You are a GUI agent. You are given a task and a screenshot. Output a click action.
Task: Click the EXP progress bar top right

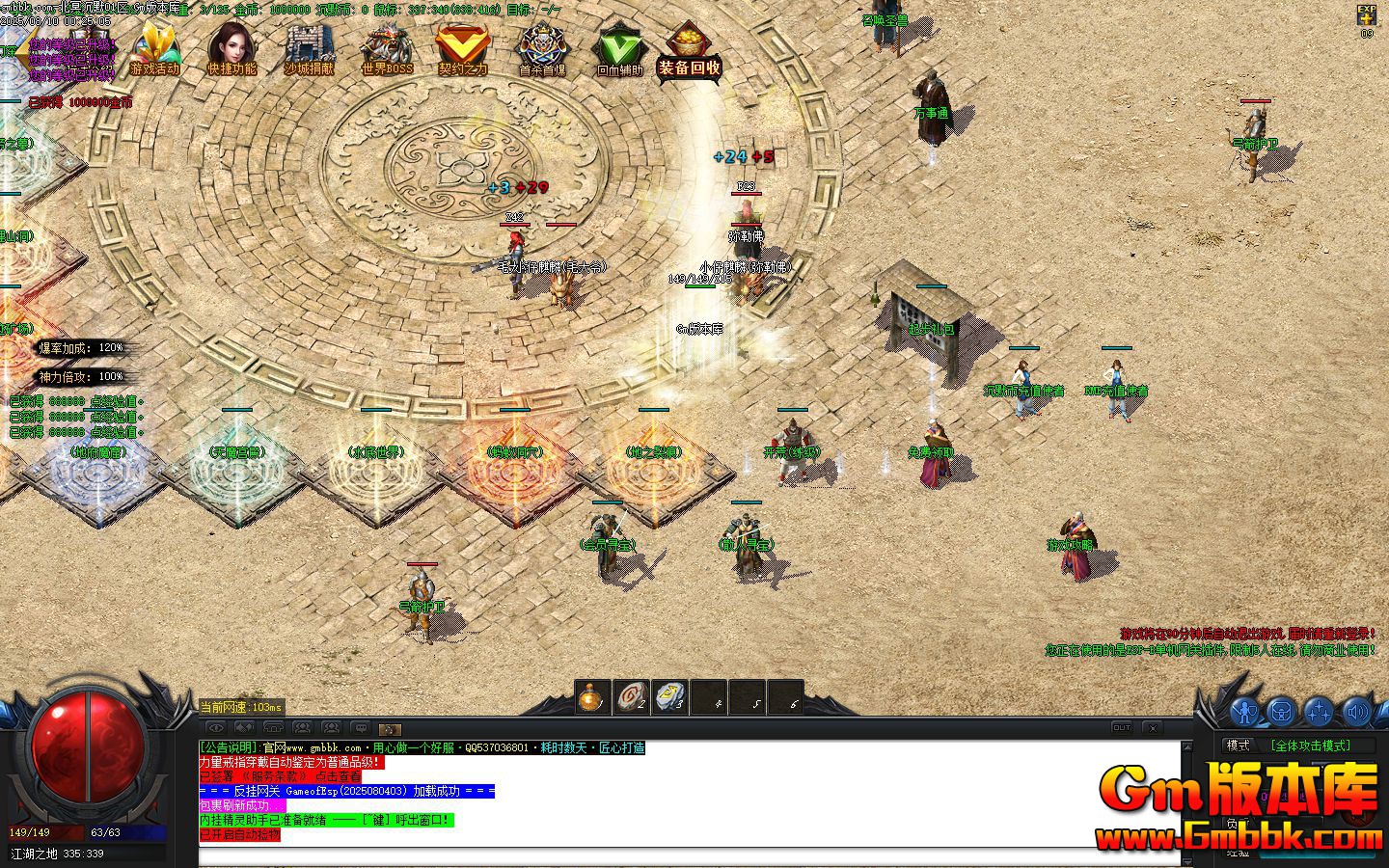point(1369,14)
